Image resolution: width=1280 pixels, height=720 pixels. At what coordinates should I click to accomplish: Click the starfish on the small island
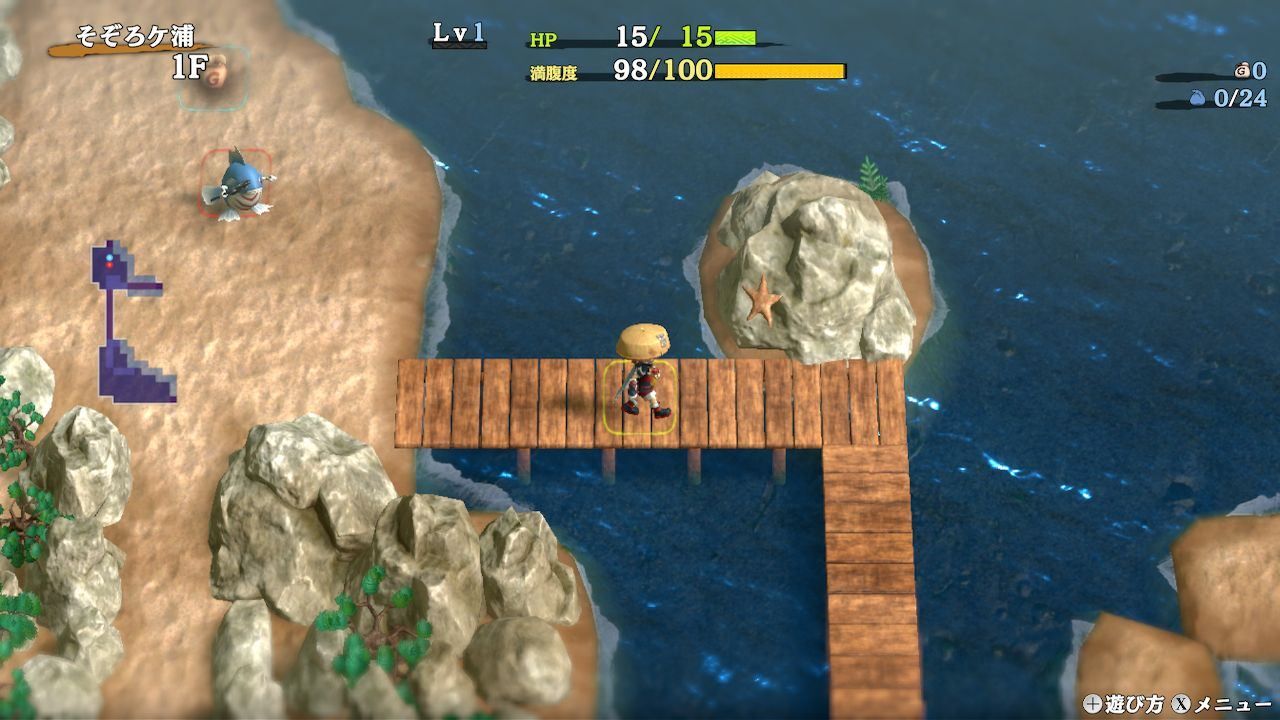763,300
